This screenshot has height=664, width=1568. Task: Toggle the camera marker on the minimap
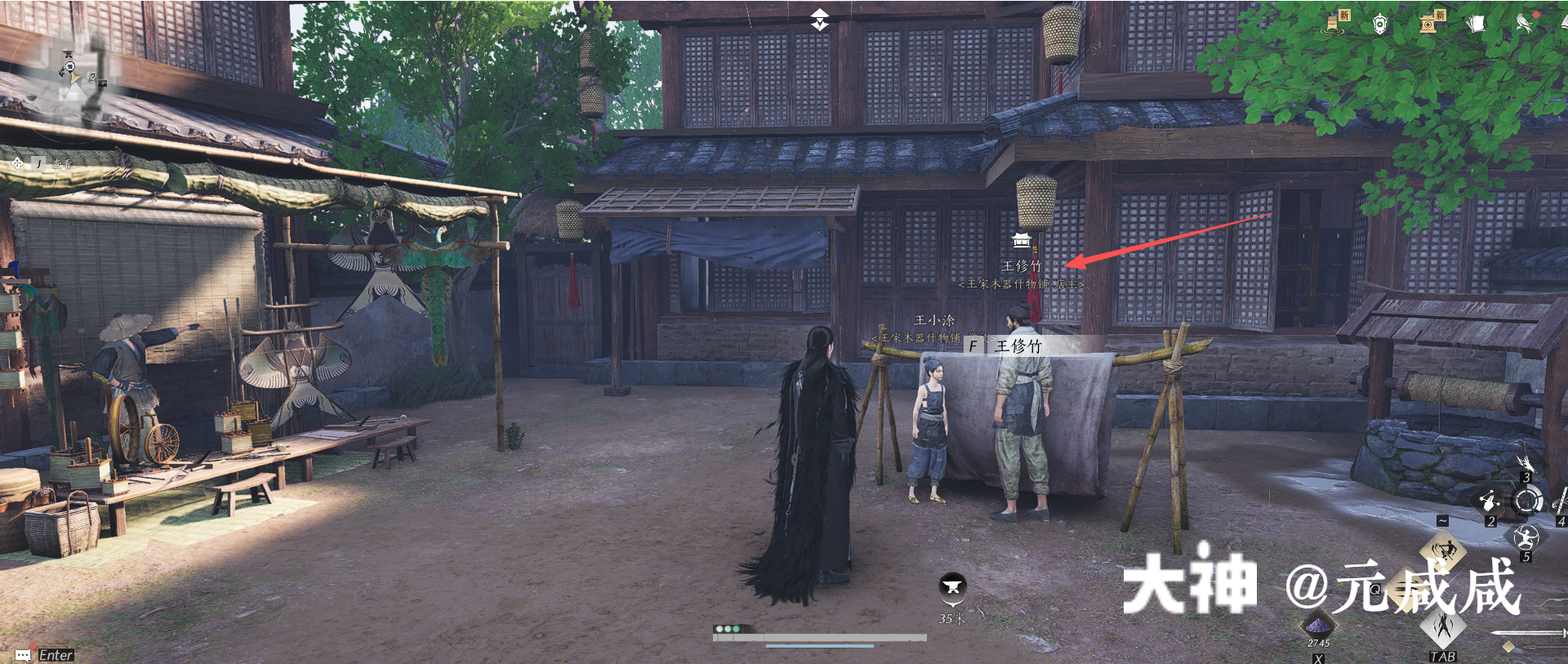click(x=102, y=83)
